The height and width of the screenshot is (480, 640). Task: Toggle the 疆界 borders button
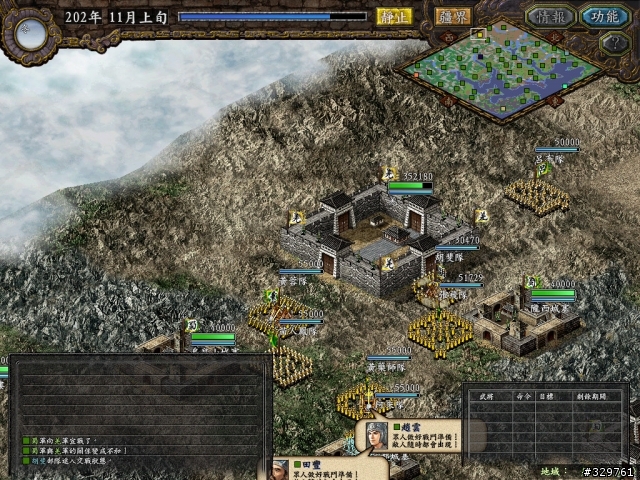[x=454, y=16]
